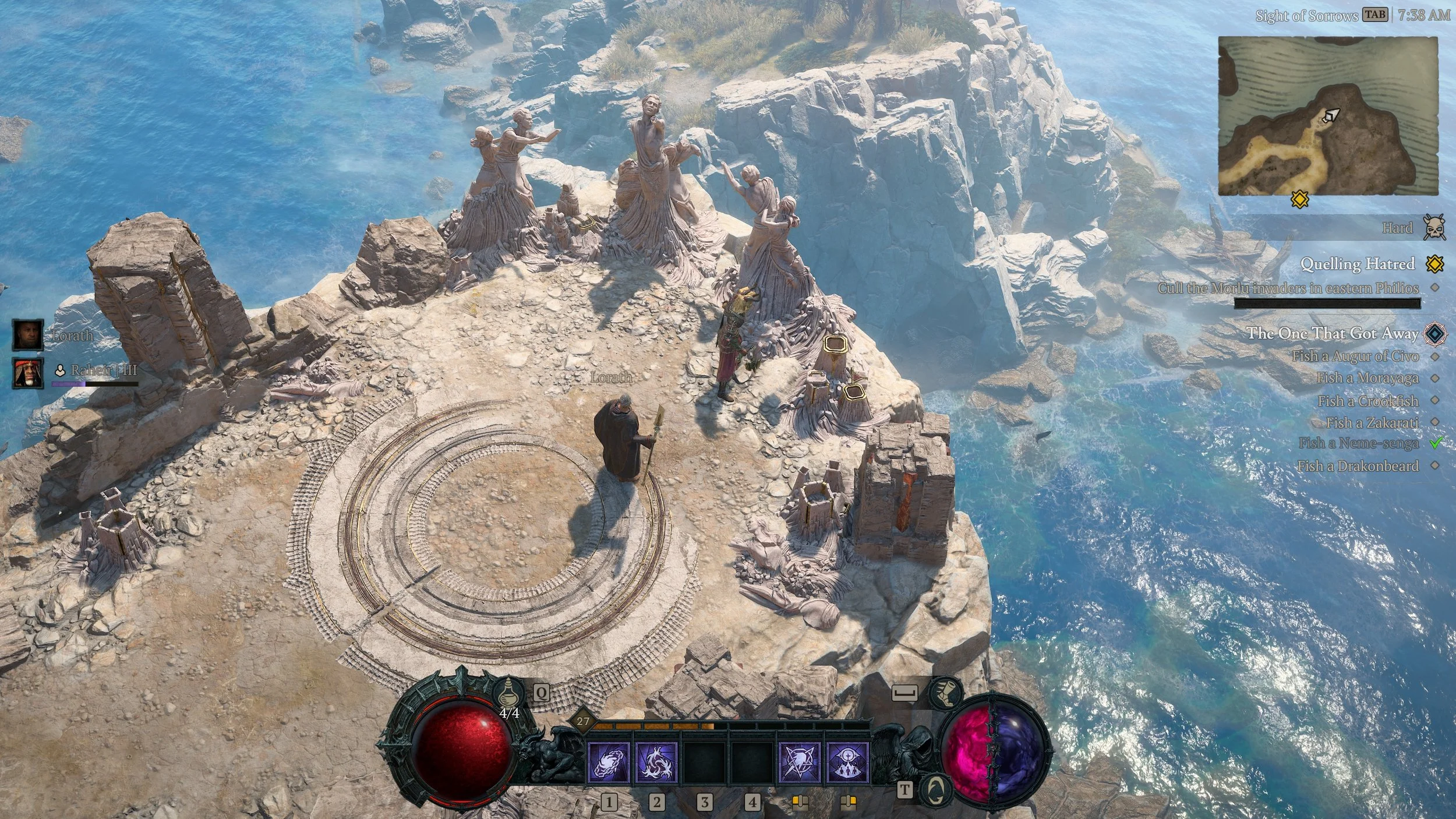Click the Hard difficulty skull icon
The image size is (1456, 819).
point(1433,227)
